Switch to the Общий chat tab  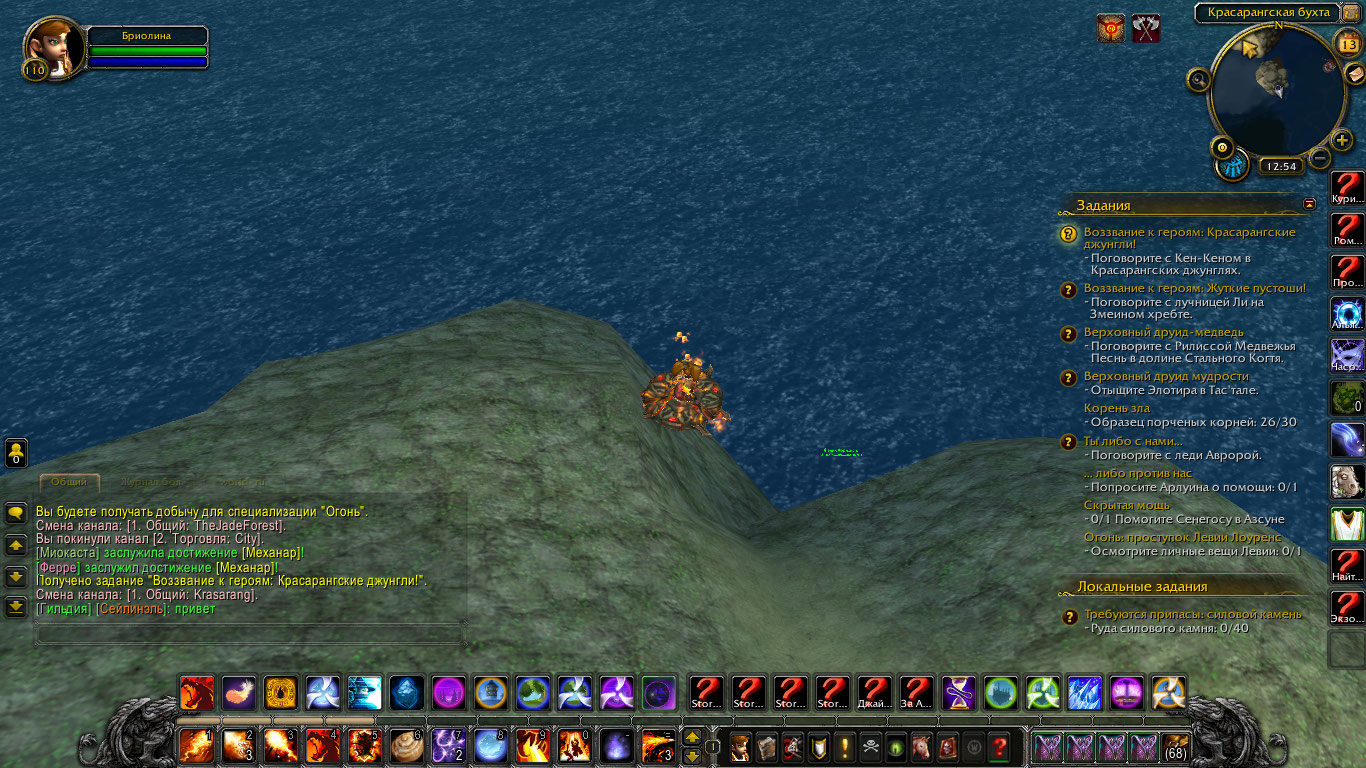[69, 483]
